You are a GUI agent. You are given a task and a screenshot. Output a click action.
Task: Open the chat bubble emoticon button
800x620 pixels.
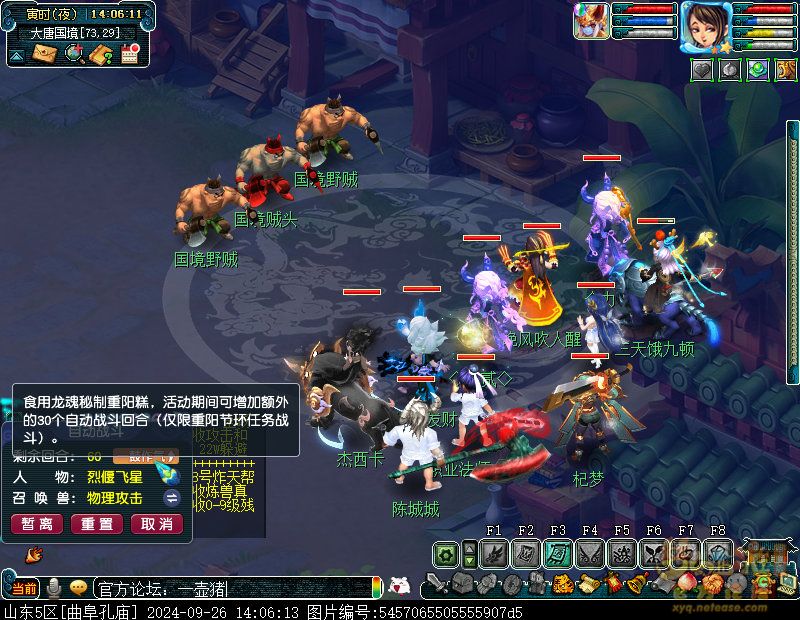pos(78,587)
